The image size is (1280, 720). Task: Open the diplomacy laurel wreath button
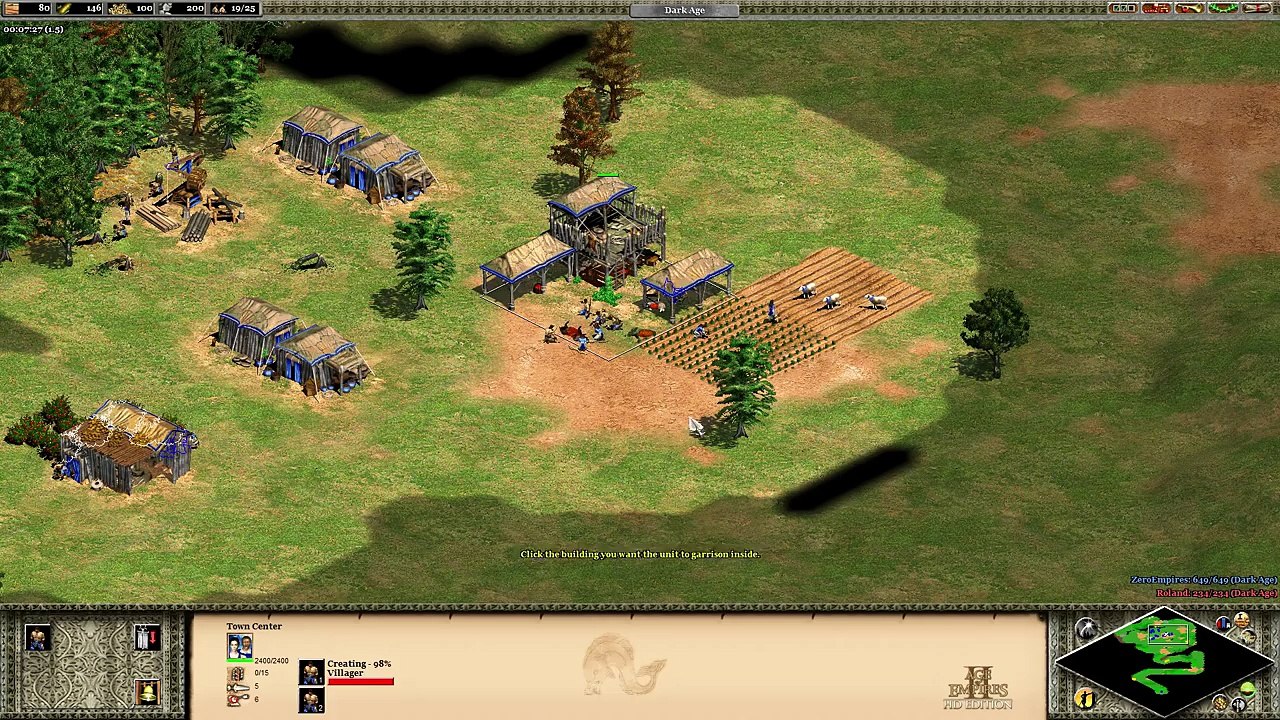tap(1222, 9)
